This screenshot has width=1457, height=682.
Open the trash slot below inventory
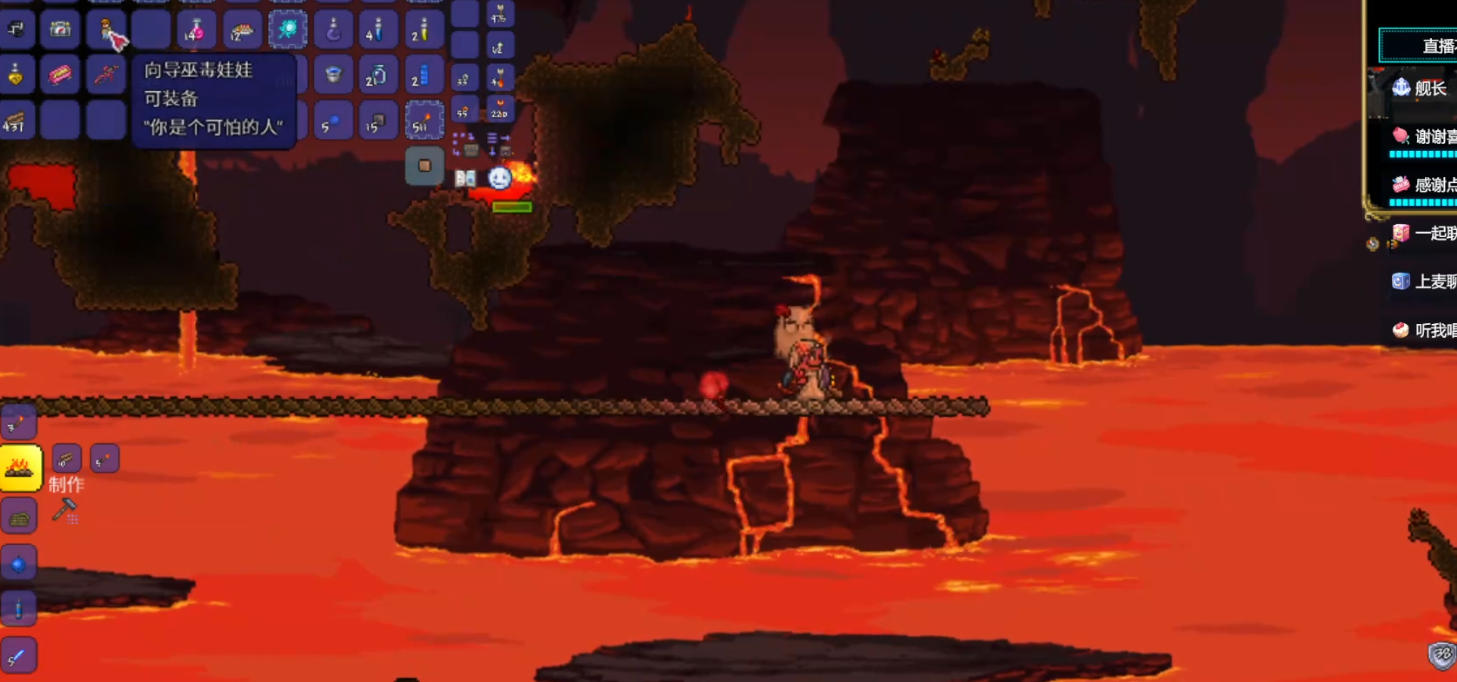pyautogui.click(x=424, y=166)
